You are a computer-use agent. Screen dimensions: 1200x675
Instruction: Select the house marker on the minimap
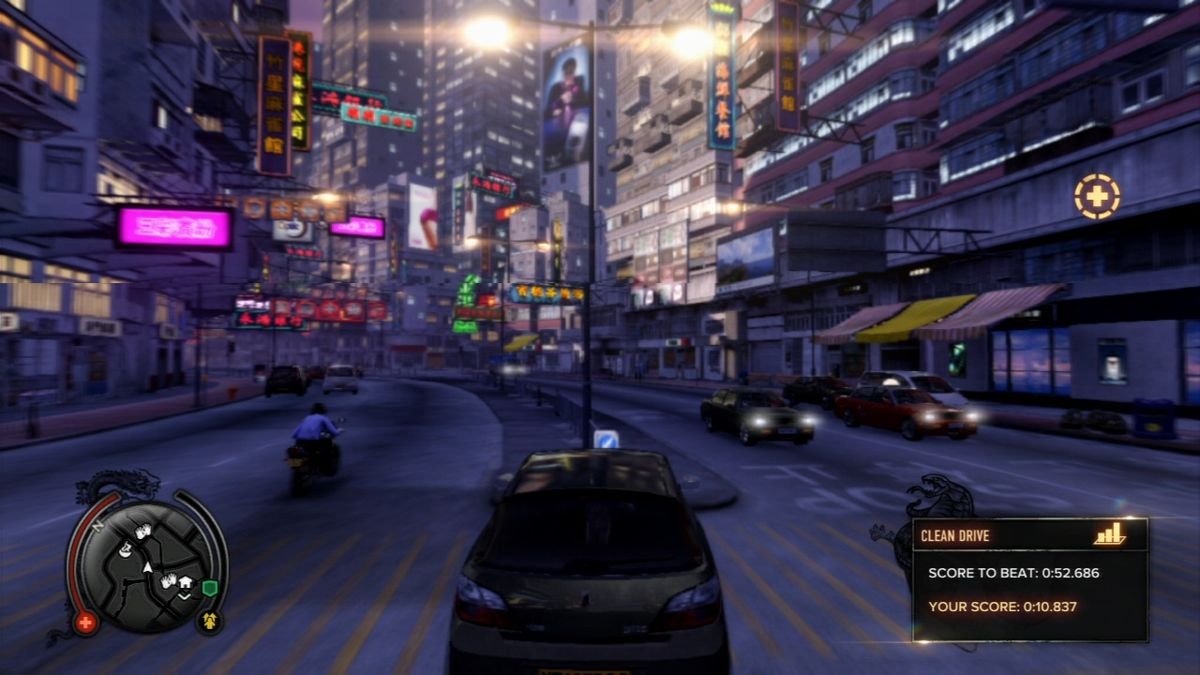tap(186, 582)
